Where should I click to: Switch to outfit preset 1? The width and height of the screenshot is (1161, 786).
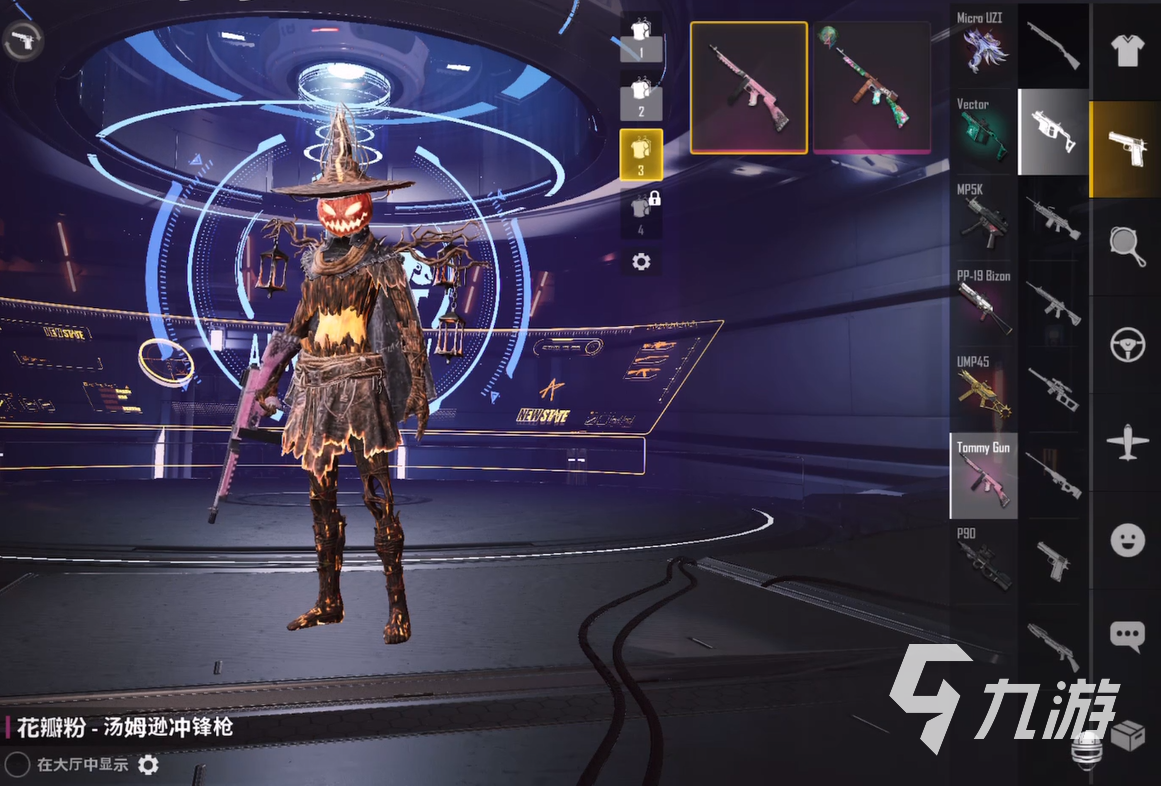pyautogui.click(x=641, y=40)
